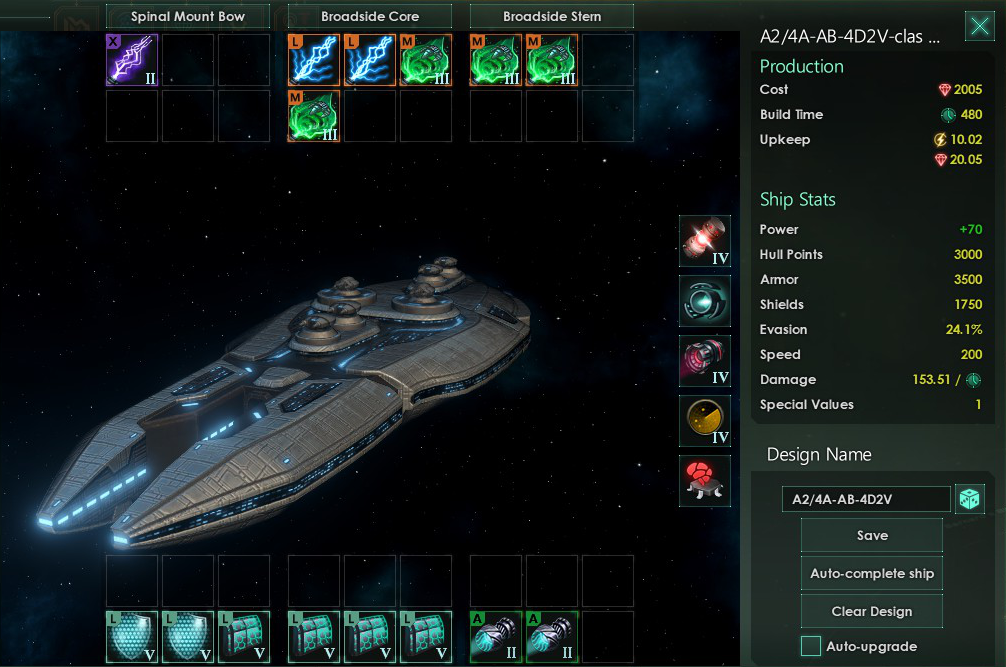
Task: Close the ship designer panel
Action: click(x=979, y=27)
